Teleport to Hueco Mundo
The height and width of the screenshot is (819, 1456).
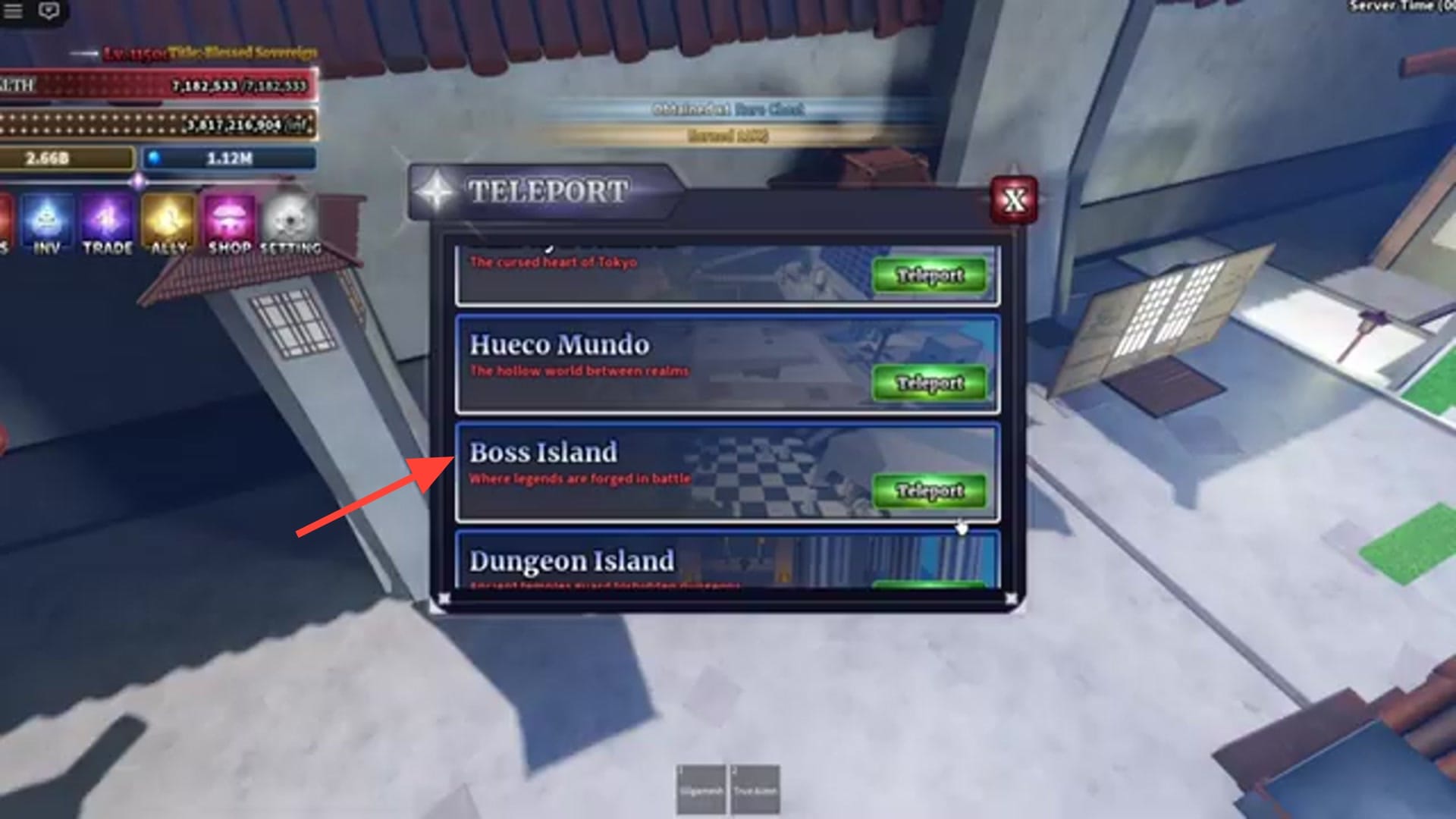[929, 384]
